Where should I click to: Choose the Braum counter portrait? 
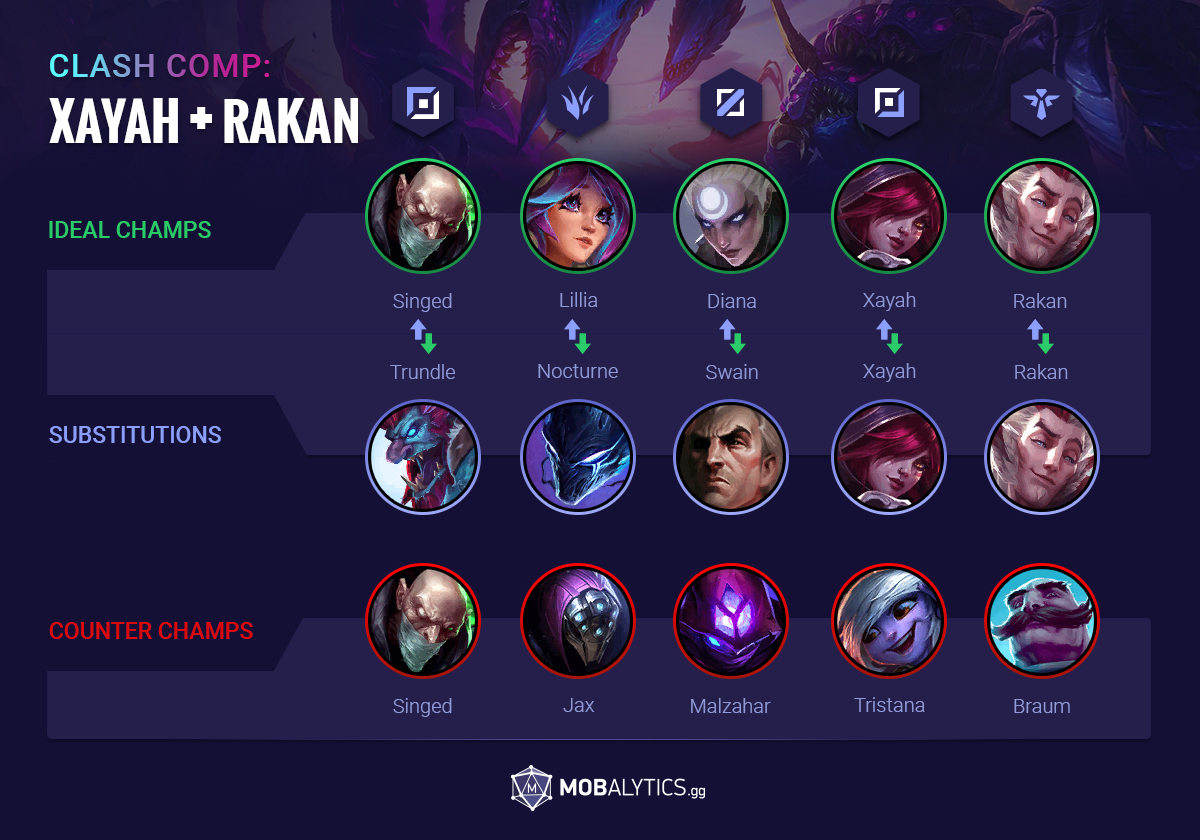coord(1042,620)
